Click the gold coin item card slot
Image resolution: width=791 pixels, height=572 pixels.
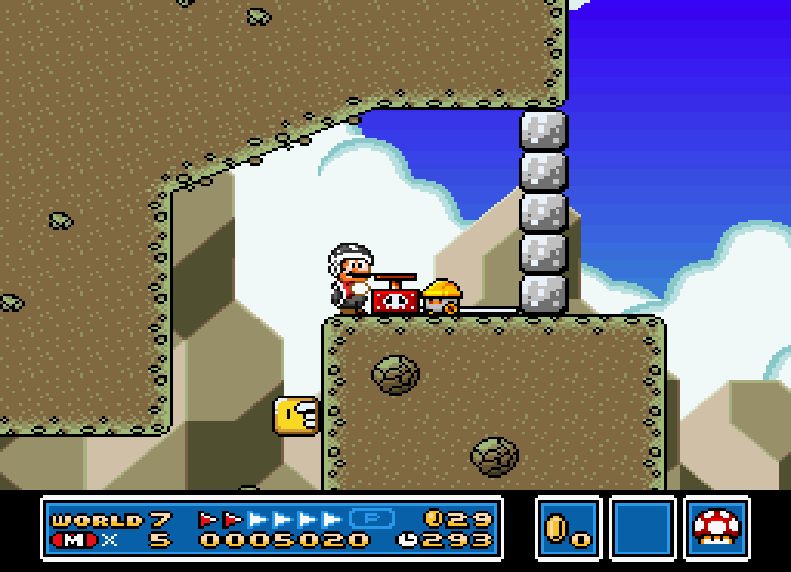[x=568, y=527]
